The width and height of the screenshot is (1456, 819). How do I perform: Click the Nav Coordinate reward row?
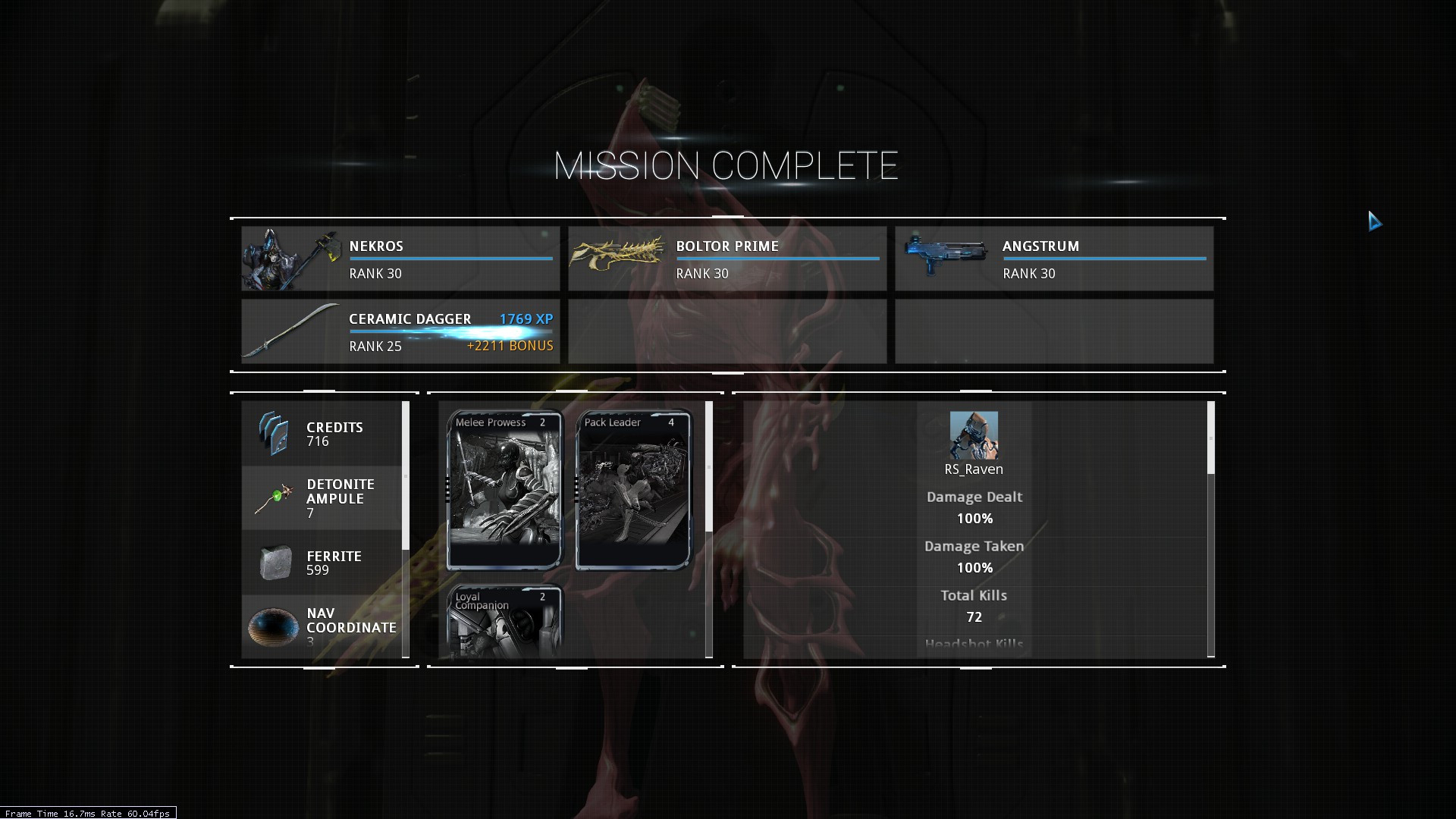tap(322, 626)
